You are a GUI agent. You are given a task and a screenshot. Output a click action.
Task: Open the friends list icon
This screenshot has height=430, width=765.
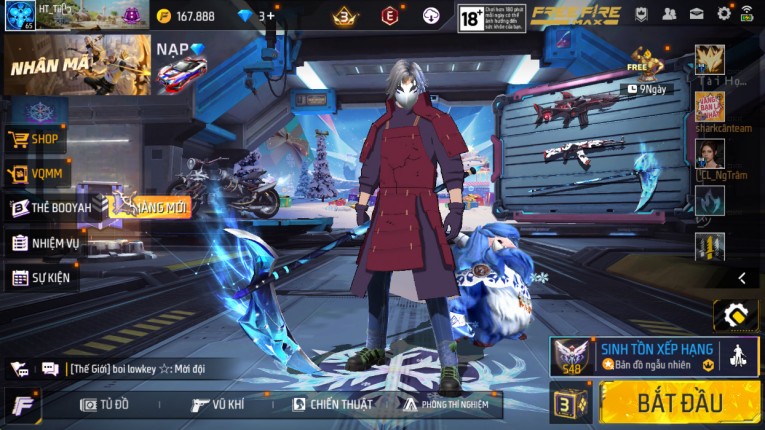(669, 14)
